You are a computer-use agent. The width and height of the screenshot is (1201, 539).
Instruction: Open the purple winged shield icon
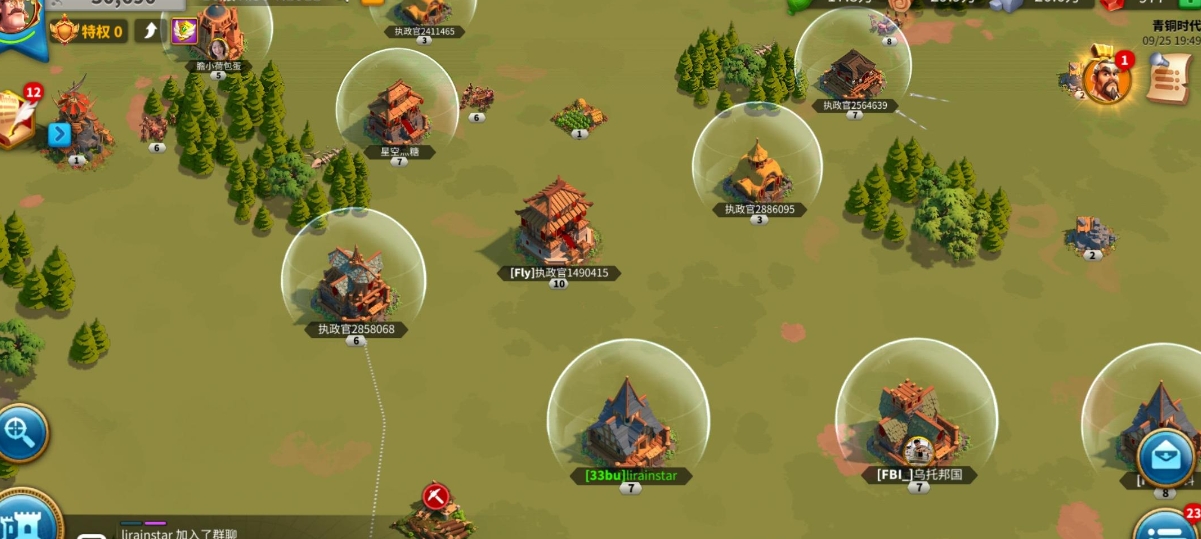point(184,31)
